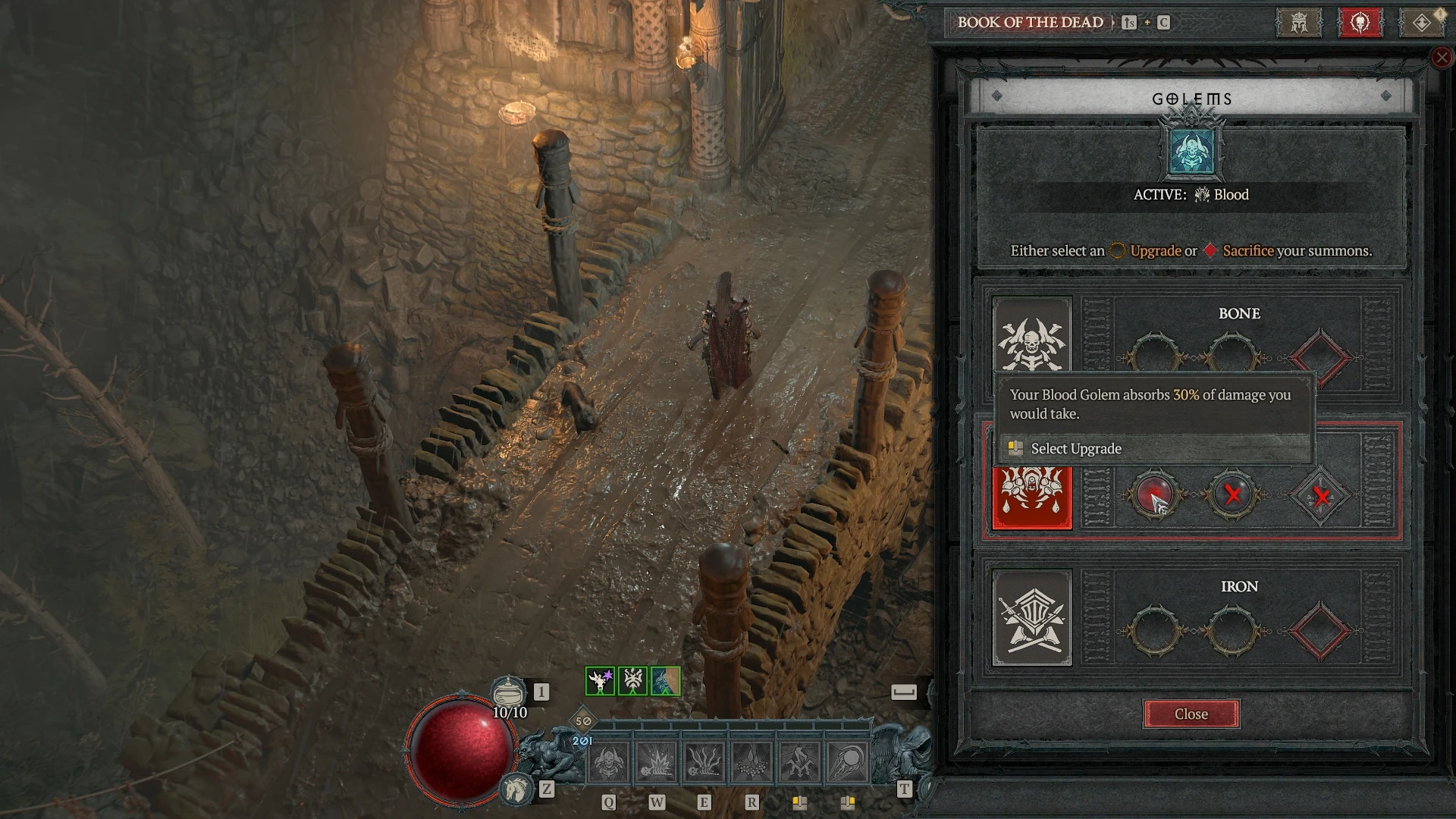Pick Blood golem's locked second upgrade circle
1456x819 pixels.
1232,496
